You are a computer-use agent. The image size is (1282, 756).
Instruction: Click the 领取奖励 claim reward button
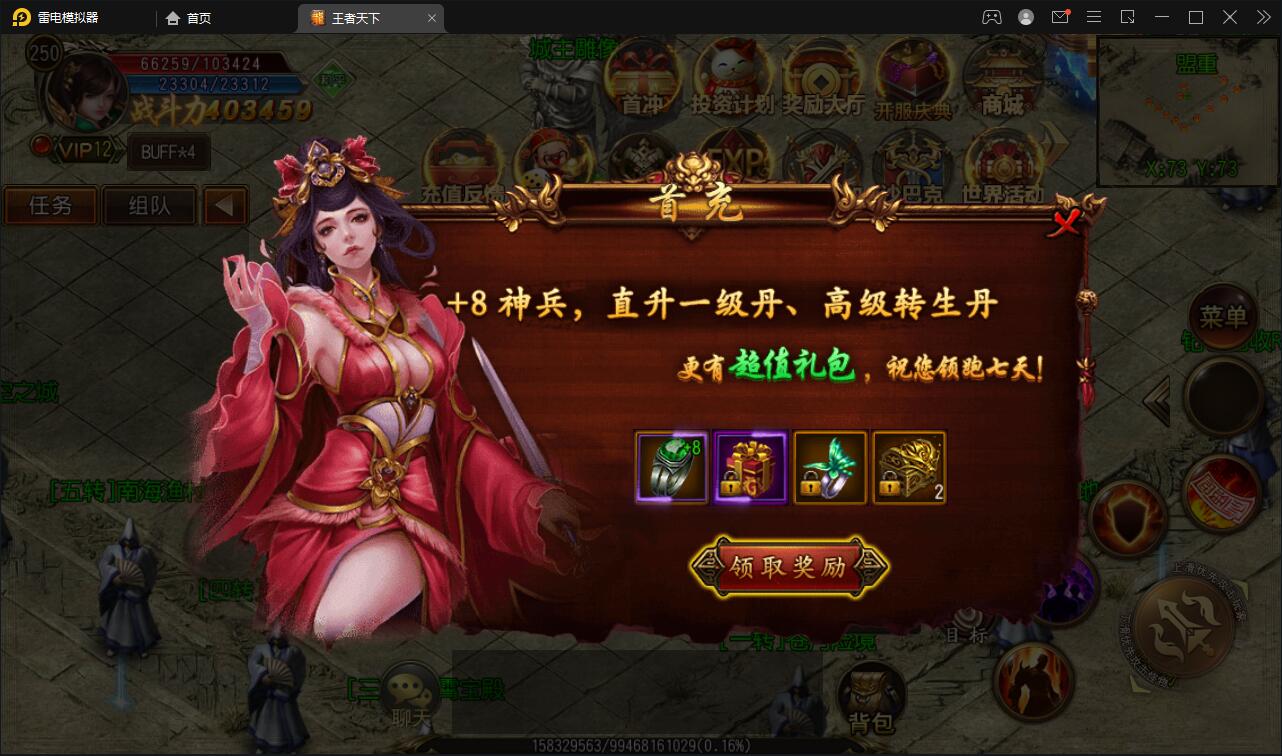click(x=789, y=565)
